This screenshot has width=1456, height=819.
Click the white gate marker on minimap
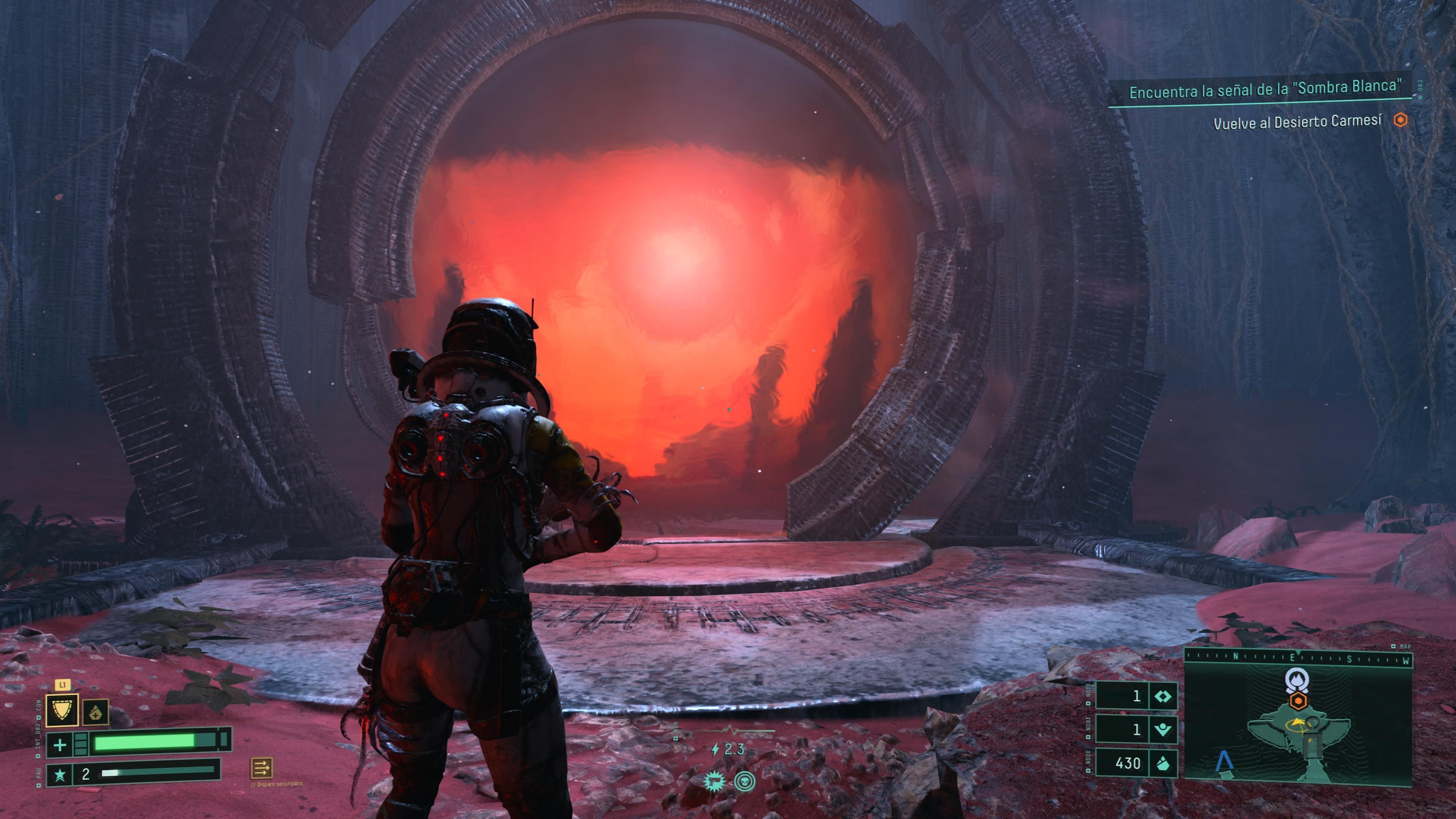(x=1297, y=679)
